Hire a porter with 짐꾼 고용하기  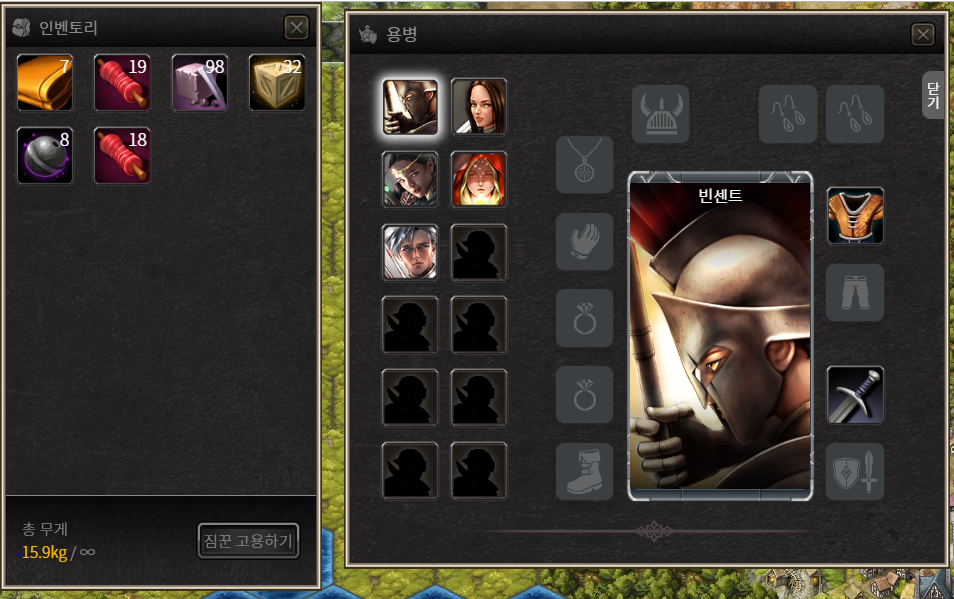click(248, 541)
